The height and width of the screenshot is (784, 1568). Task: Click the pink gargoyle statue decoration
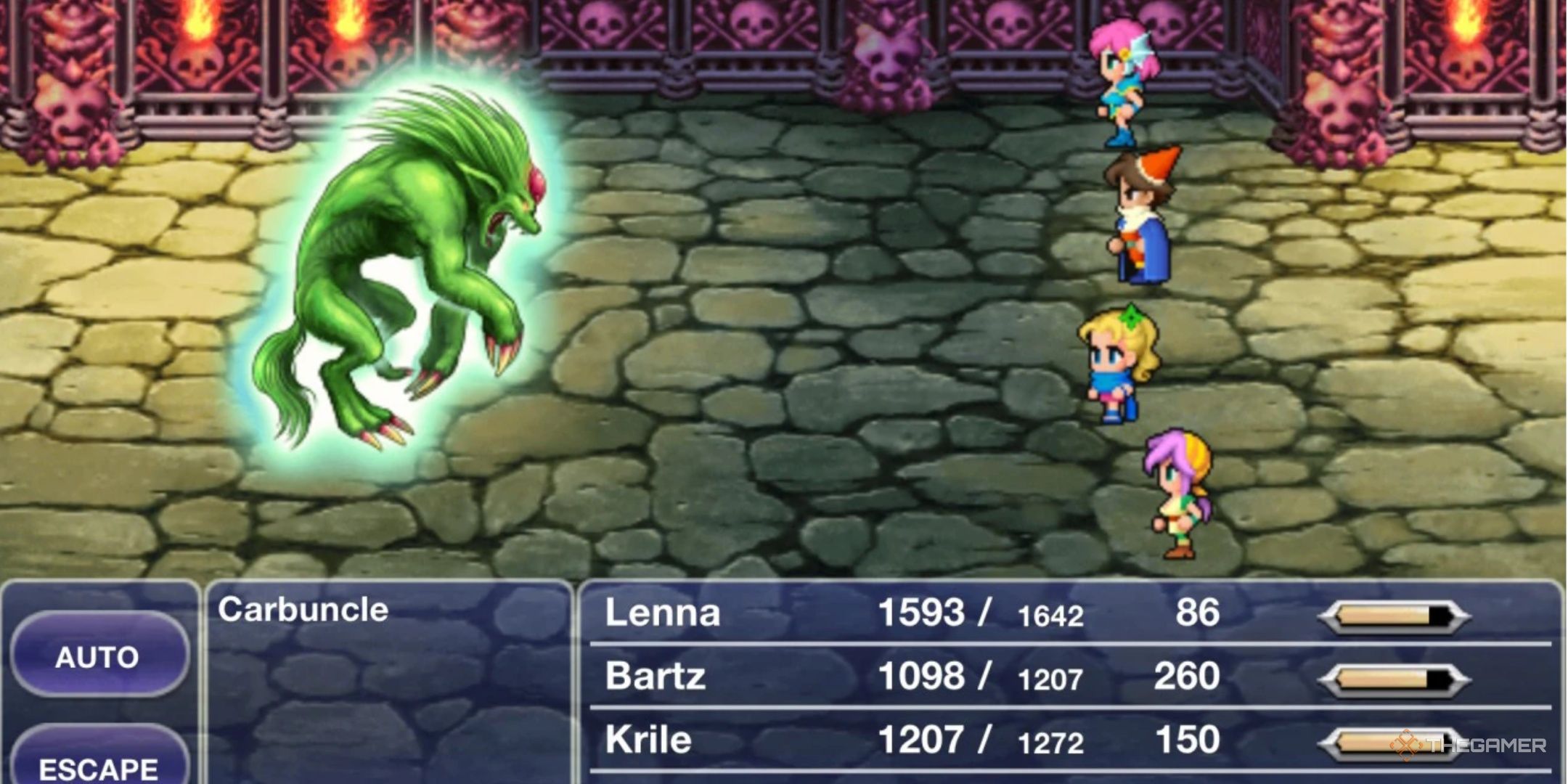tap(886, 65)
